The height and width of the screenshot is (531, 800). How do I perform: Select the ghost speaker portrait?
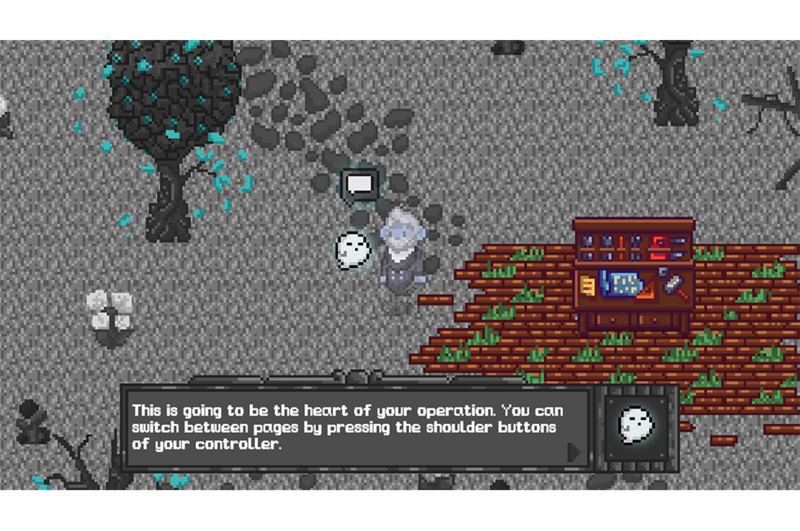click(x=634, y=424)
